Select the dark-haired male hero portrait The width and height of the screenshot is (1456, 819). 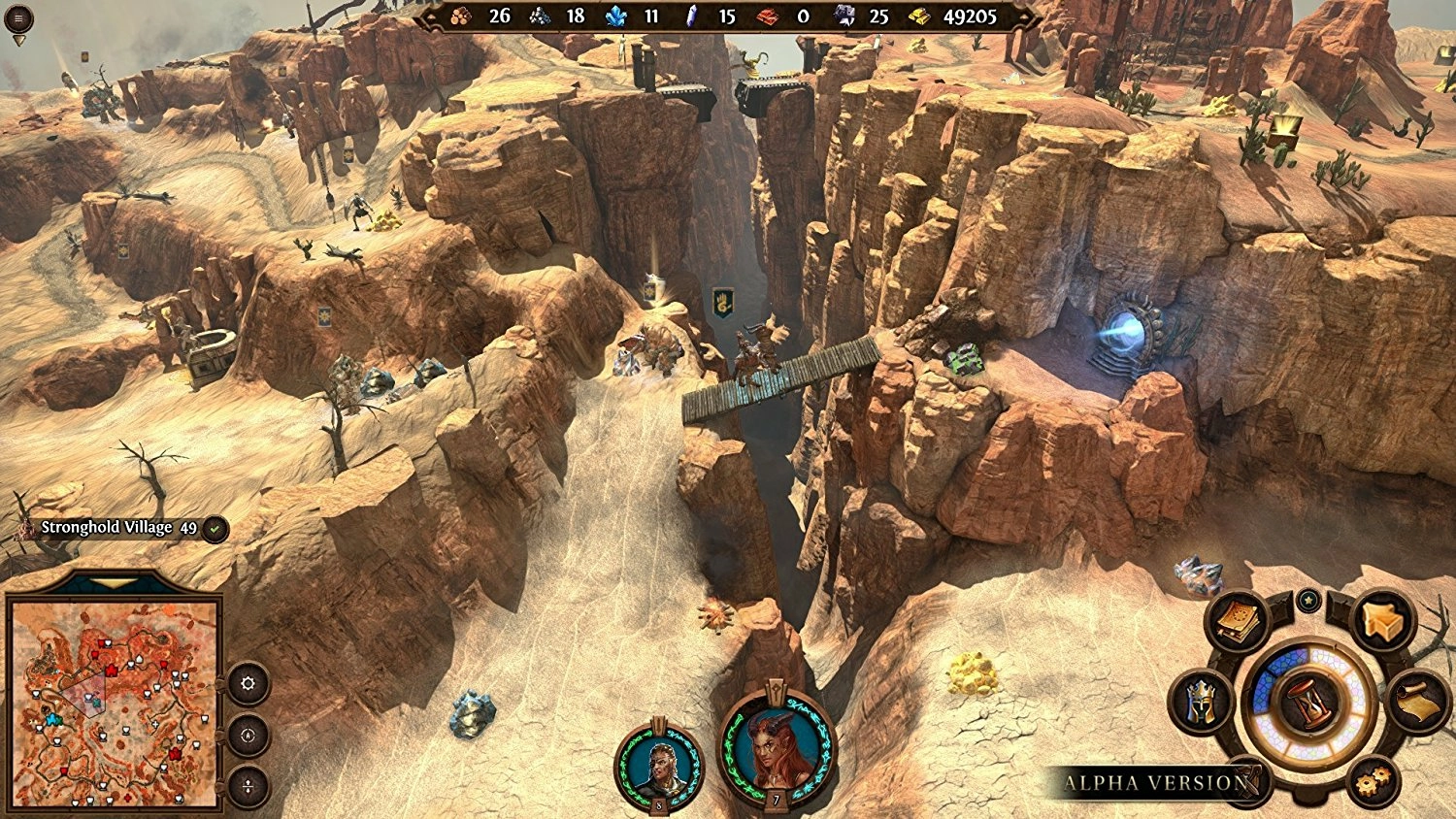[659, 765]
